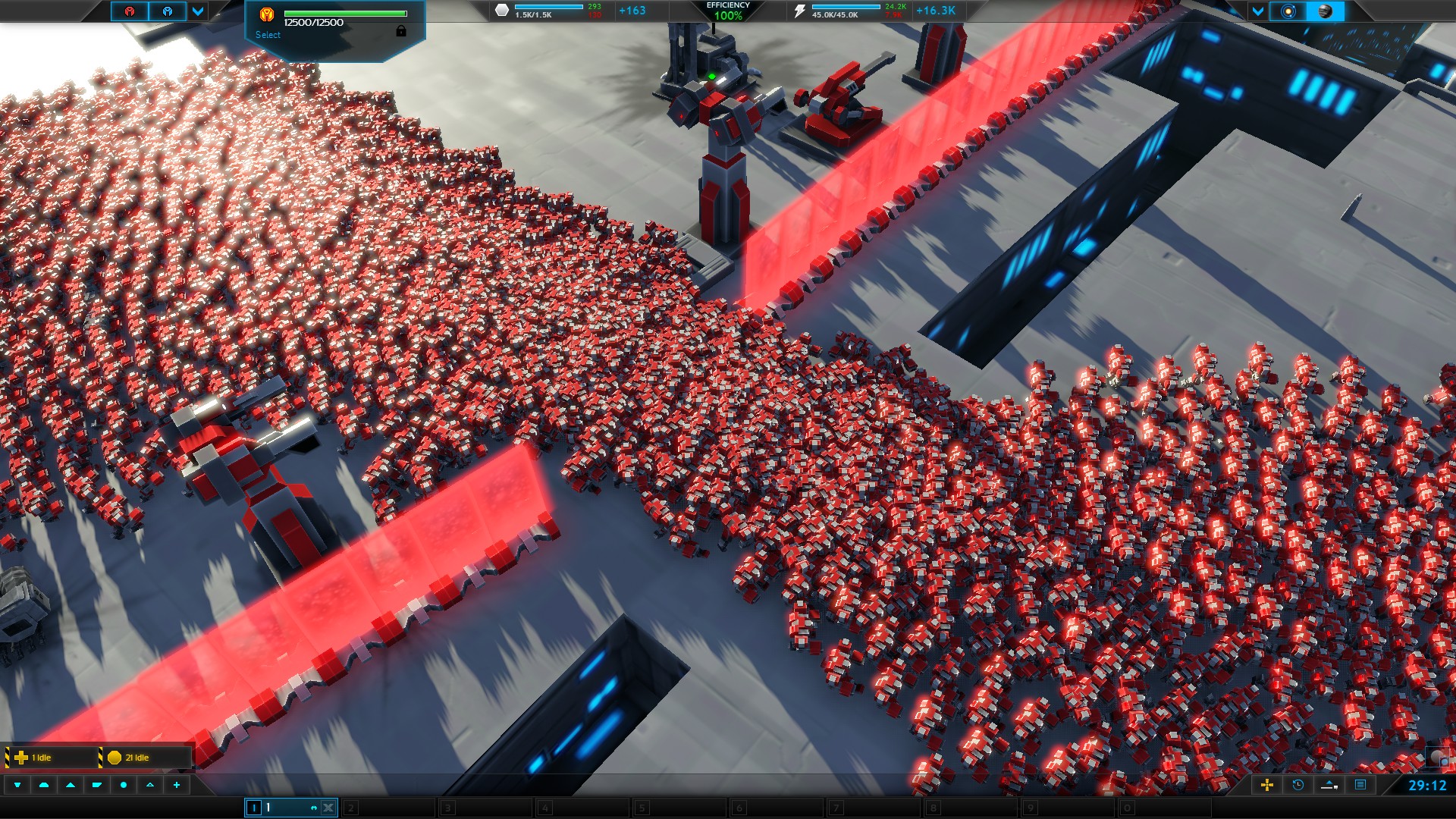Expand the top-right dropdown arrow
The width and height of the screenshot is (1456, 819).
tap(1258, 11)
